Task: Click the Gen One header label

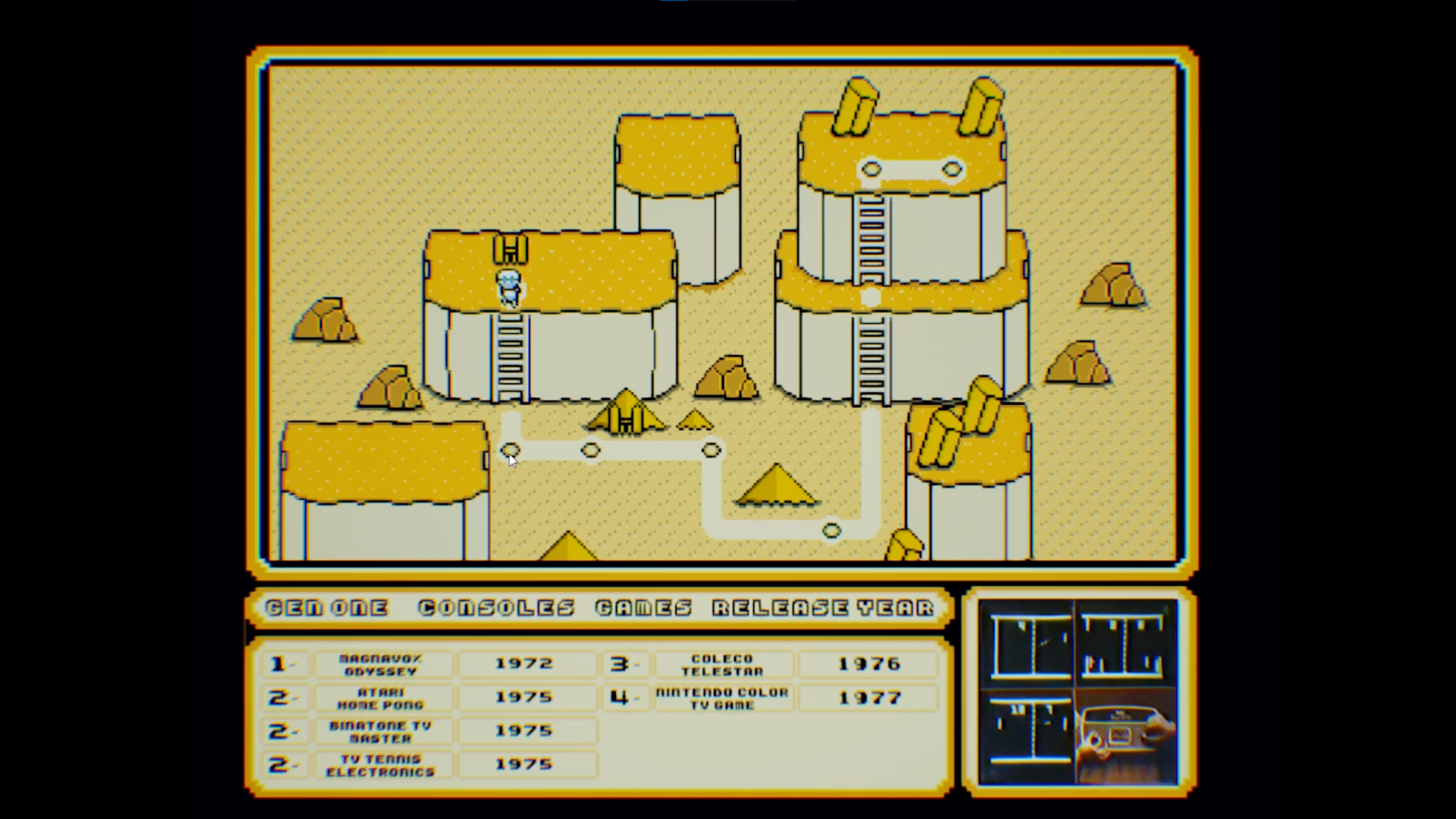Action: click(327, 608)
